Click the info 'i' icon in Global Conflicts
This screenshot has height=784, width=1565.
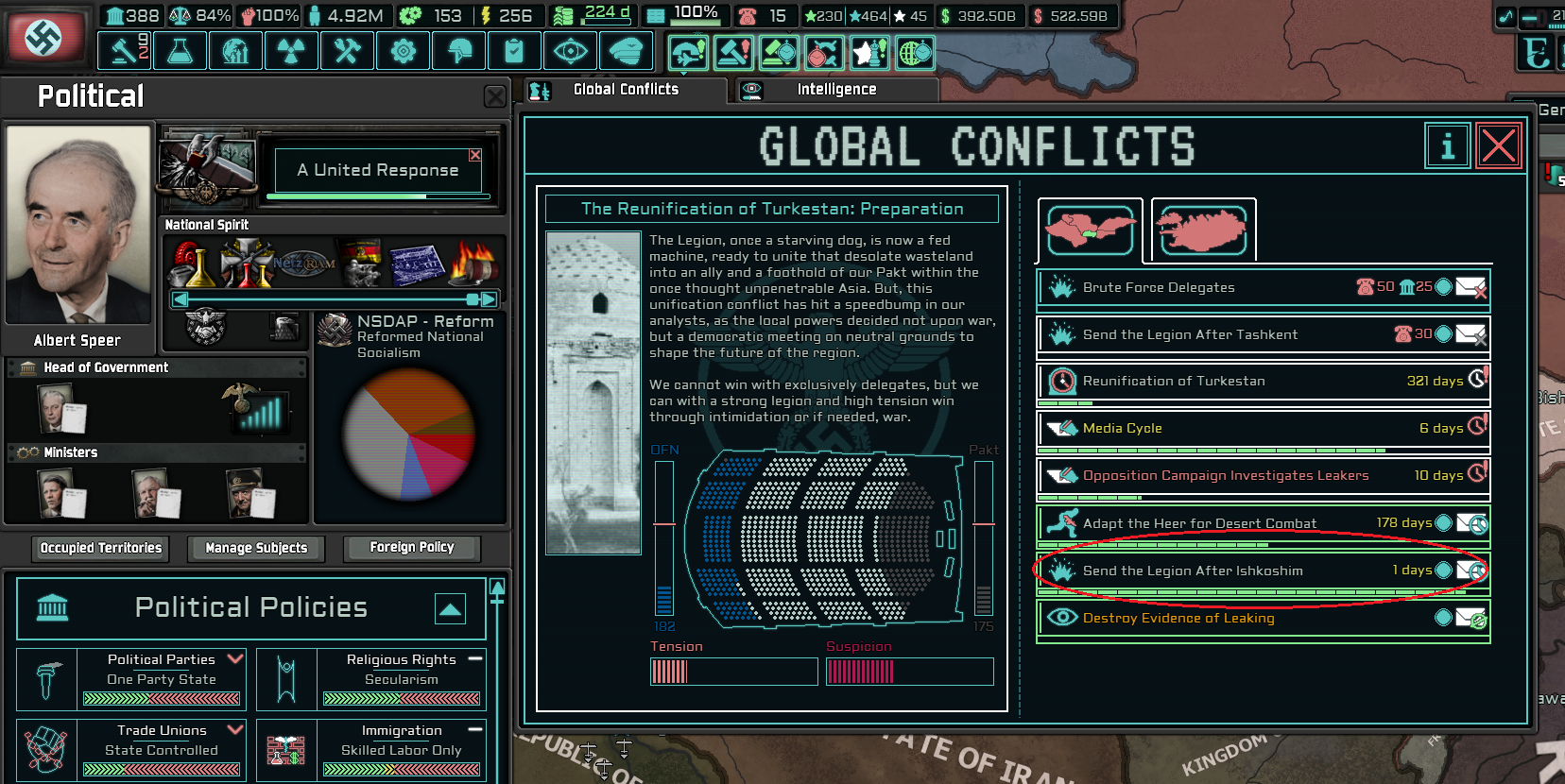[1447, 146]
